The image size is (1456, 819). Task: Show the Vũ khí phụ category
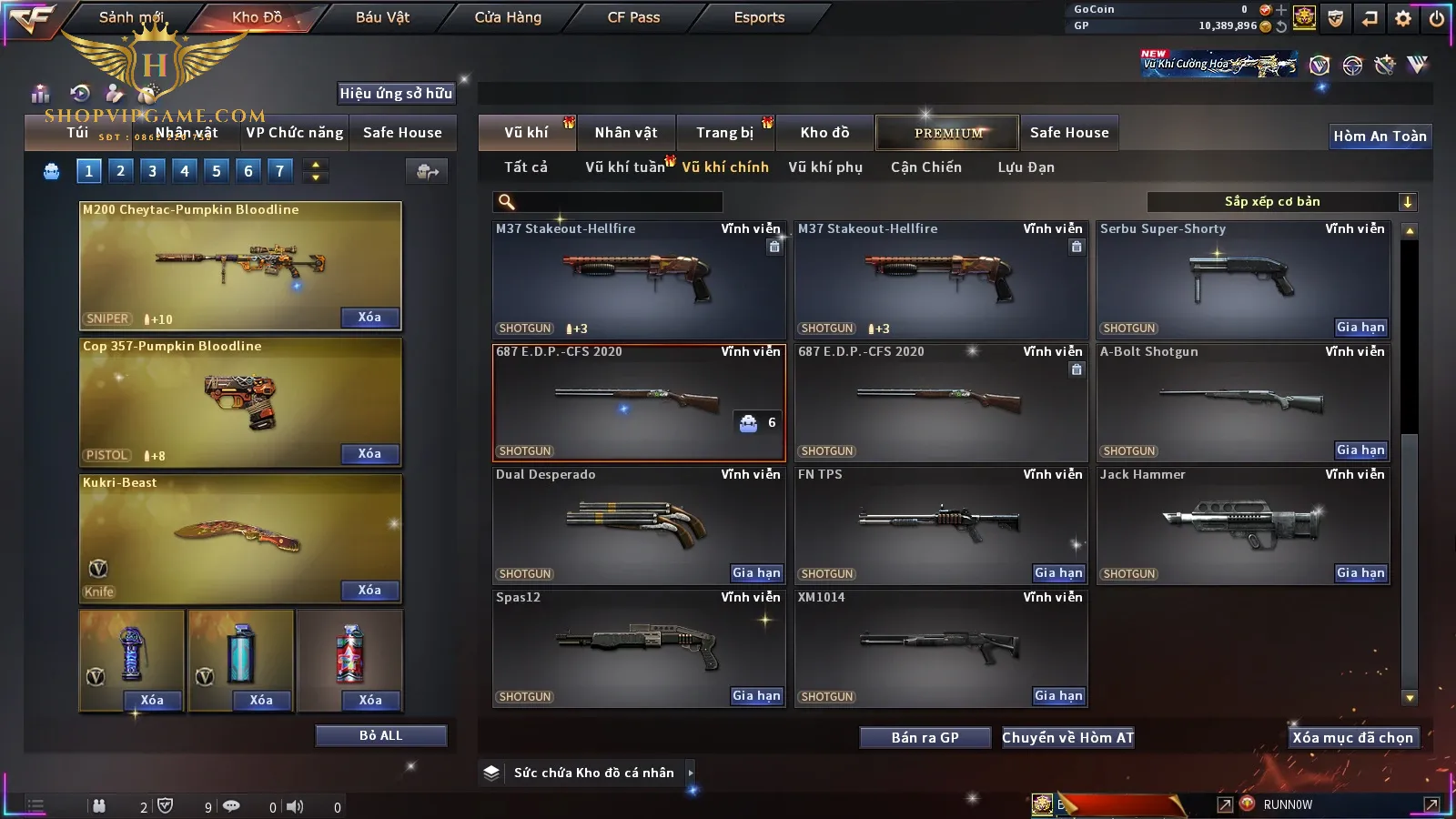(825, 167)
